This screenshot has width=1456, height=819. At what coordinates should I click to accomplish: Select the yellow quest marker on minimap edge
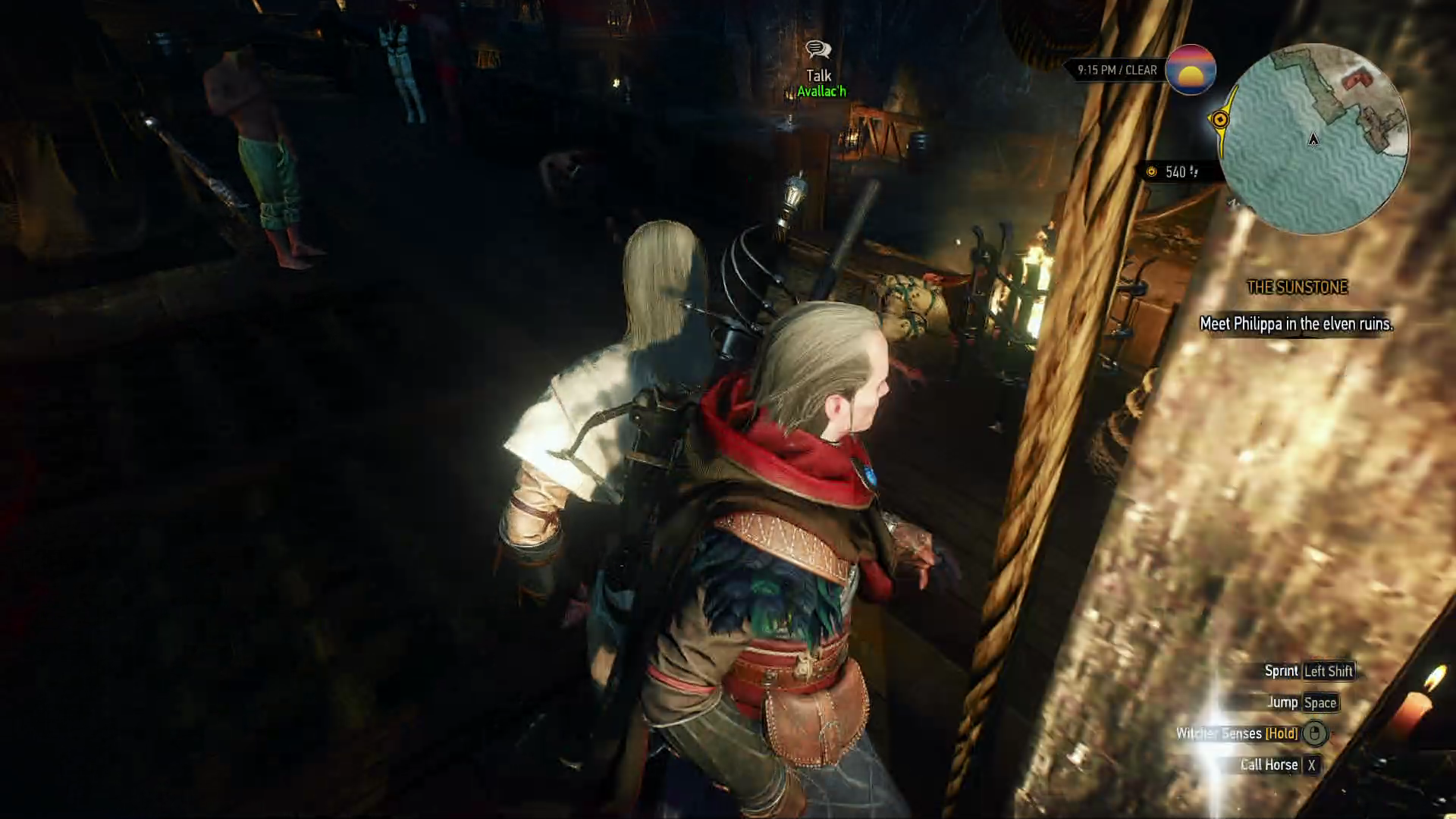tap(1219, 120)
